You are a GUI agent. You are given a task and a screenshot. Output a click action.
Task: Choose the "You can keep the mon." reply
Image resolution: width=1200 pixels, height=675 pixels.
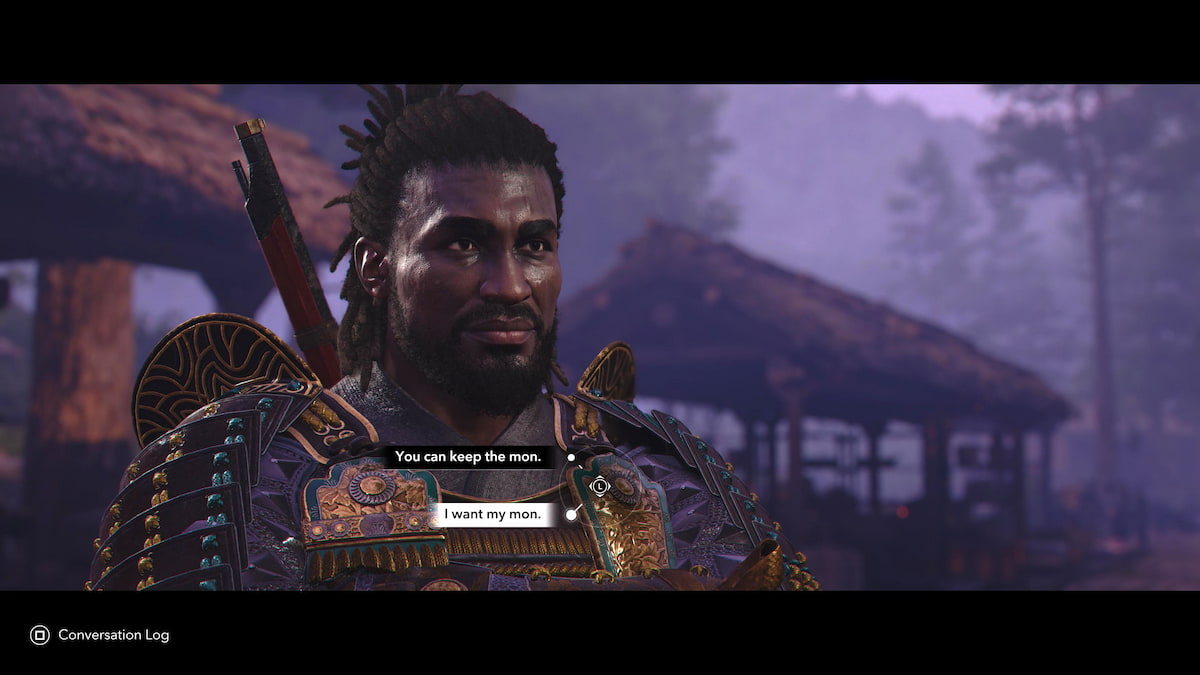pos(468,457)
